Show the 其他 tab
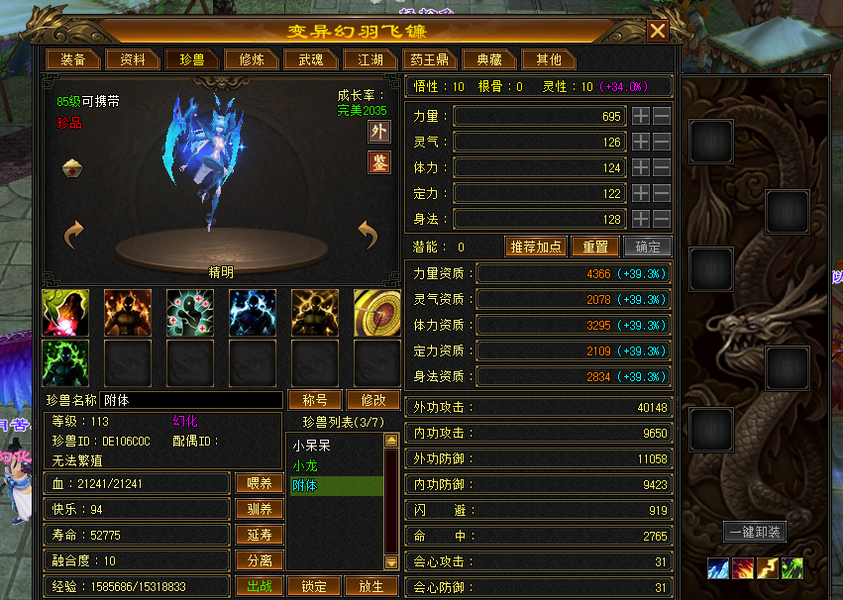 (x=549, y=60)
